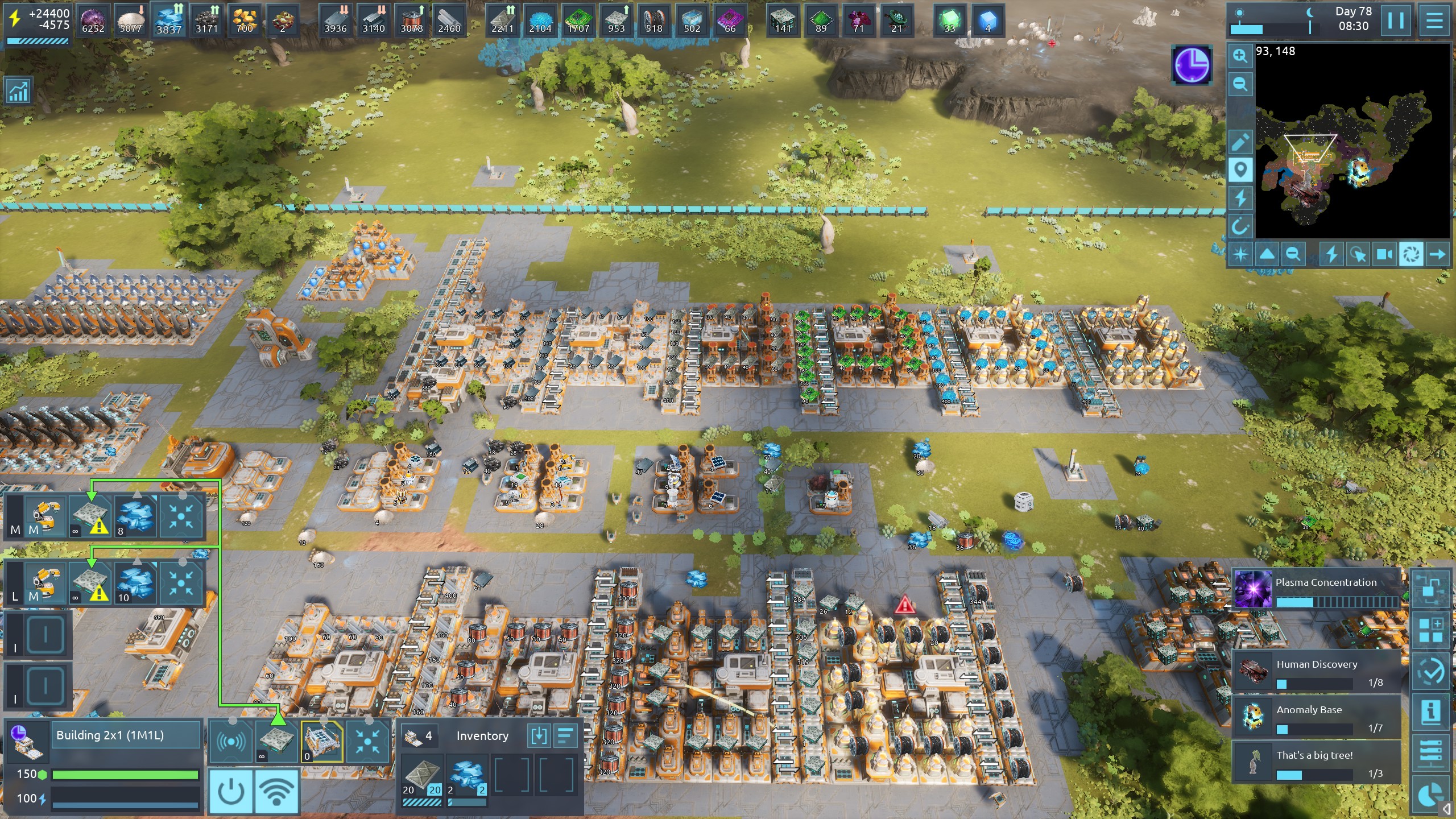Zoom in on the minimap
1456x819 pixels.
(x=1240, y=56)
